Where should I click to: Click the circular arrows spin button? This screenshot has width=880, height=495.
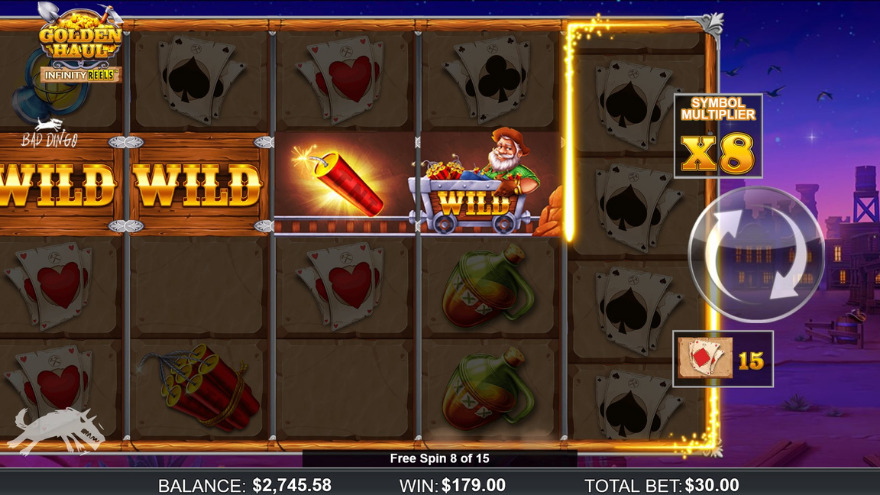click(x=755, y=254)
